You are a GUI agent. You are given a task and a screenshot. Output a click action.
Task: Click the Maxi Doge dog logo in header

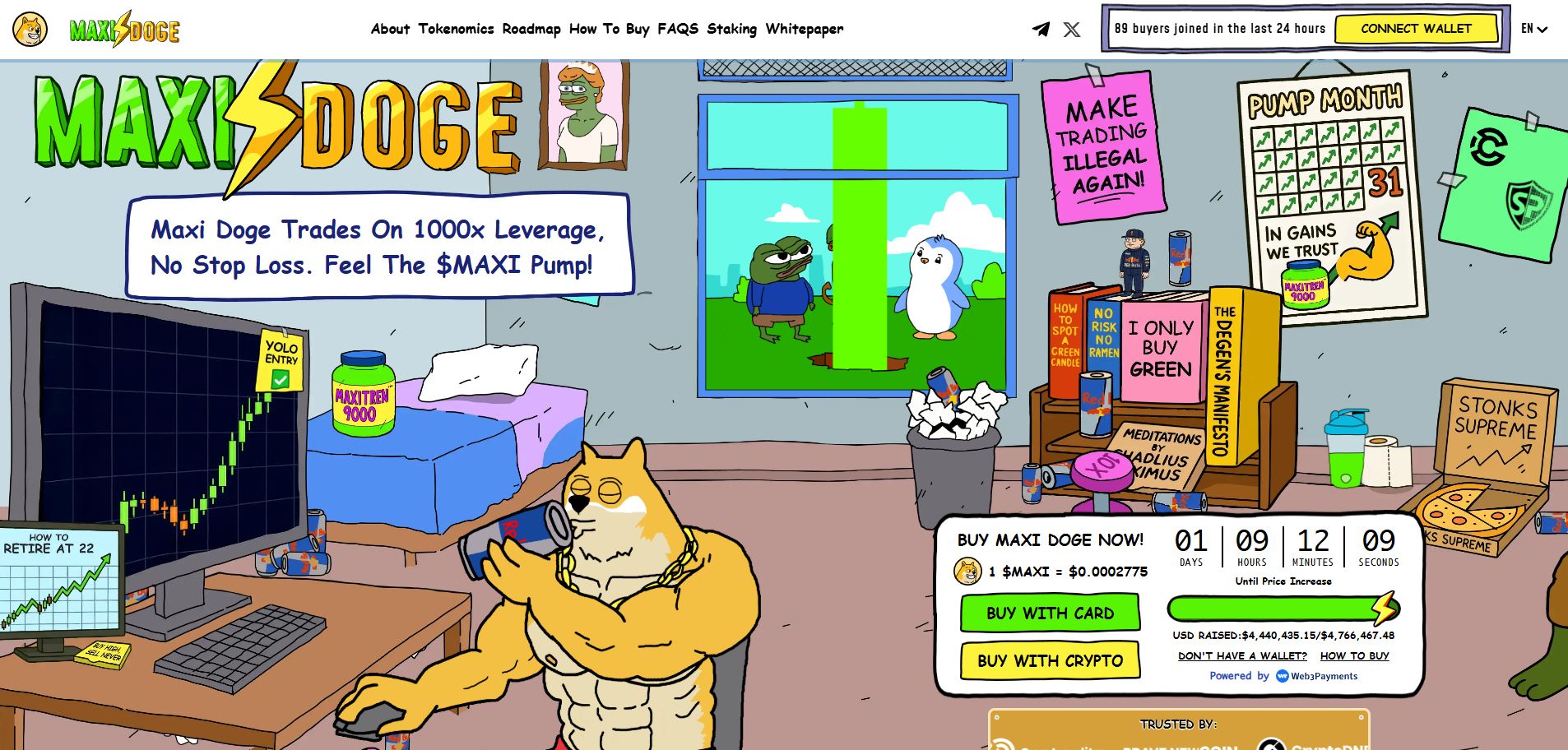30,28
